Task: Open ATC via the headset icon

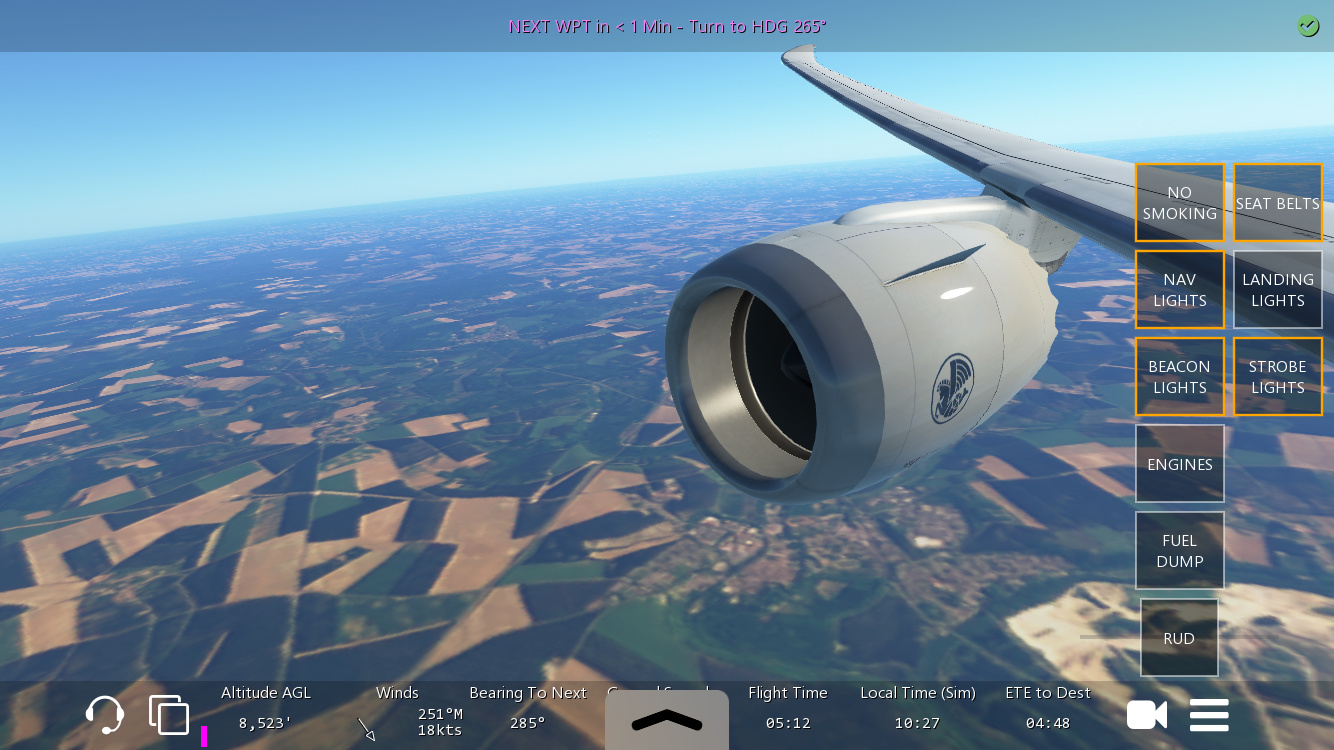Action: click(x=105, y=715)
